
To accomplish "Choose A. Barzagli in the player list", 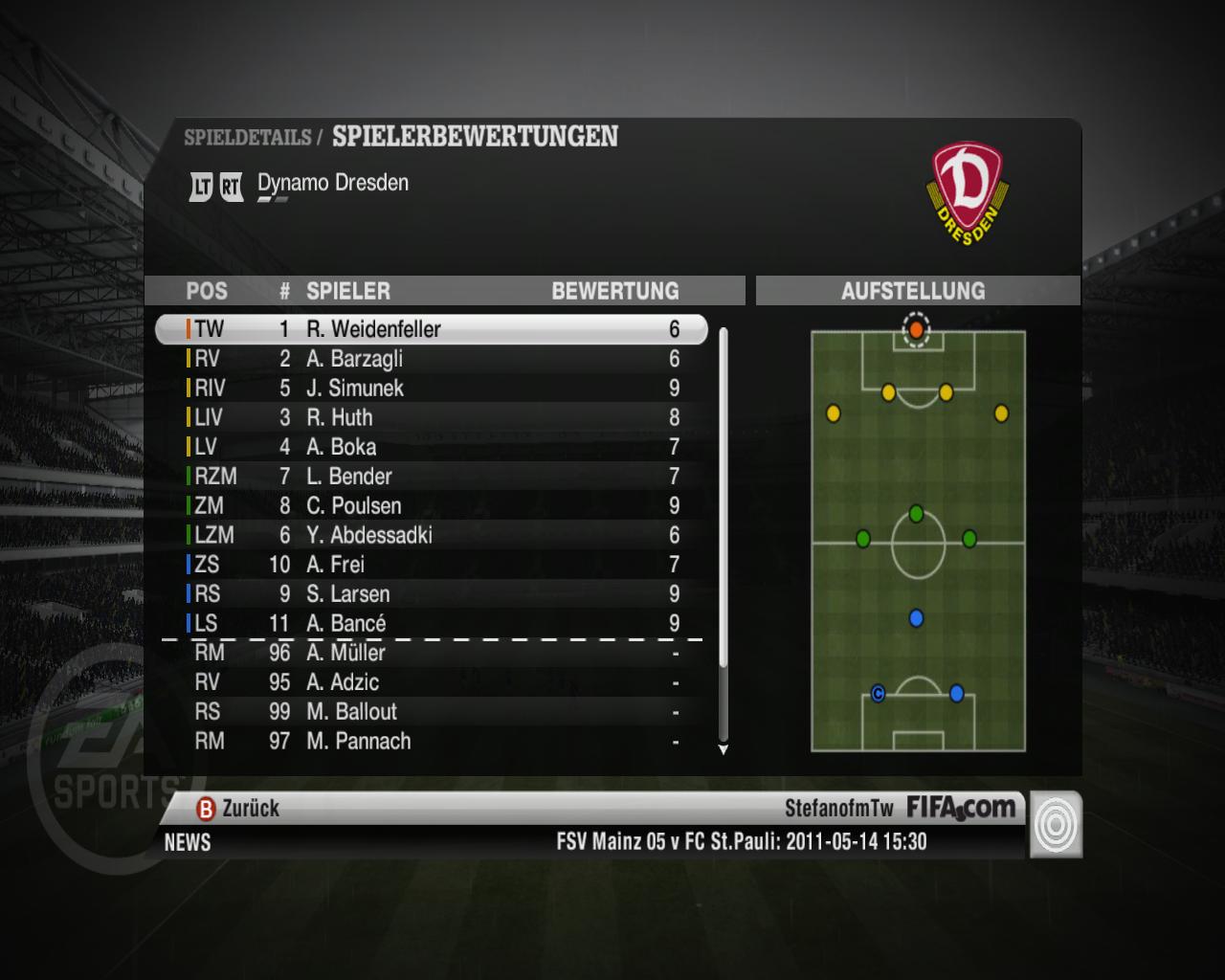I will (x=431, y=359).
